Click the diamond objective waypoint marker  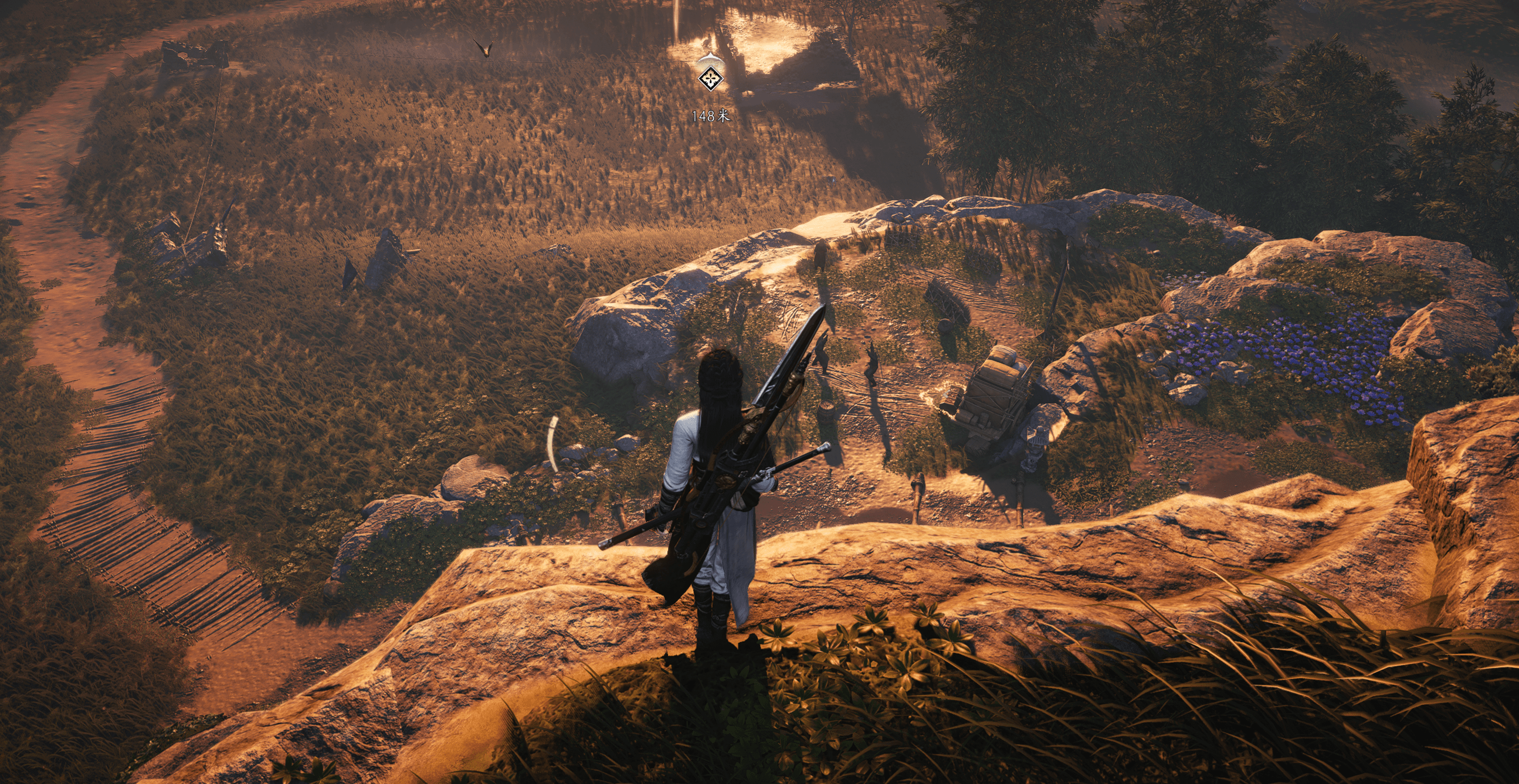(711, 78)
